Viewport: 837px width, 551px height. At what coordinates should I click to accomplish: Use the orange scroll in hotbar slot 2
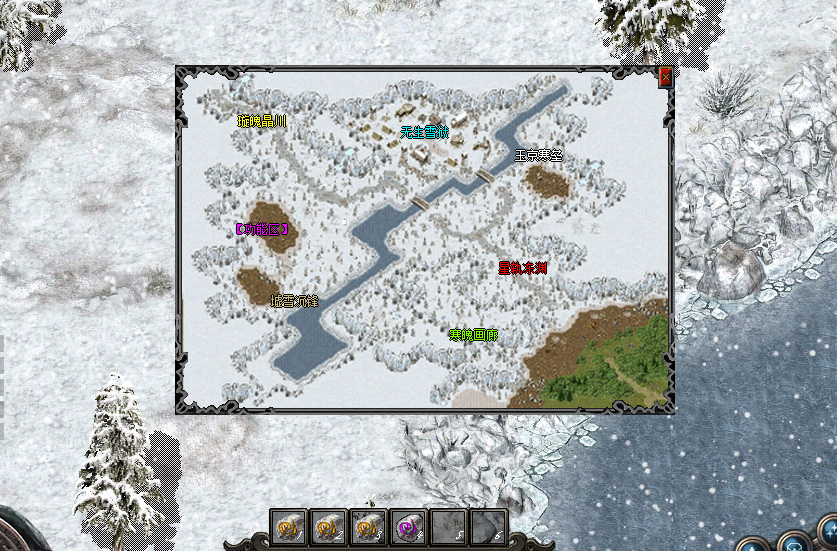click(331, 526)
